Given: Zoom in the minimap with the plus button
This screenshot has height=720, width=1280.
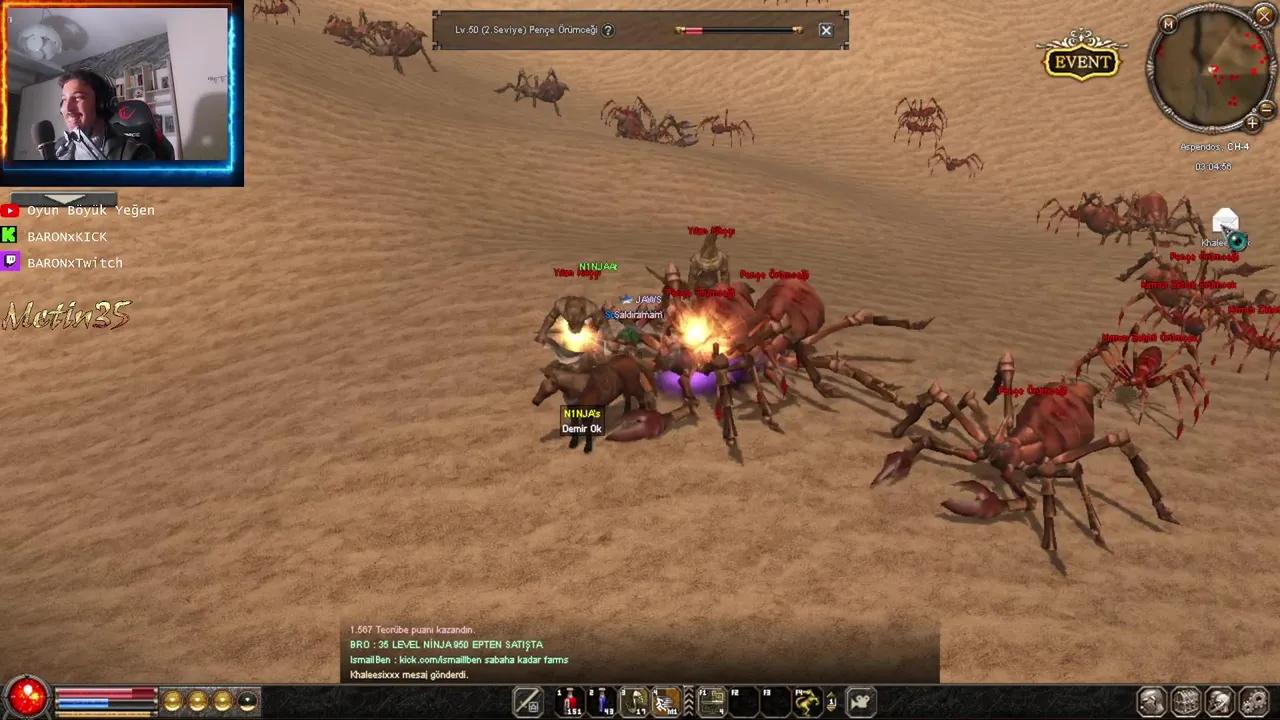Looking at the screenshot, I should 1252,123.
